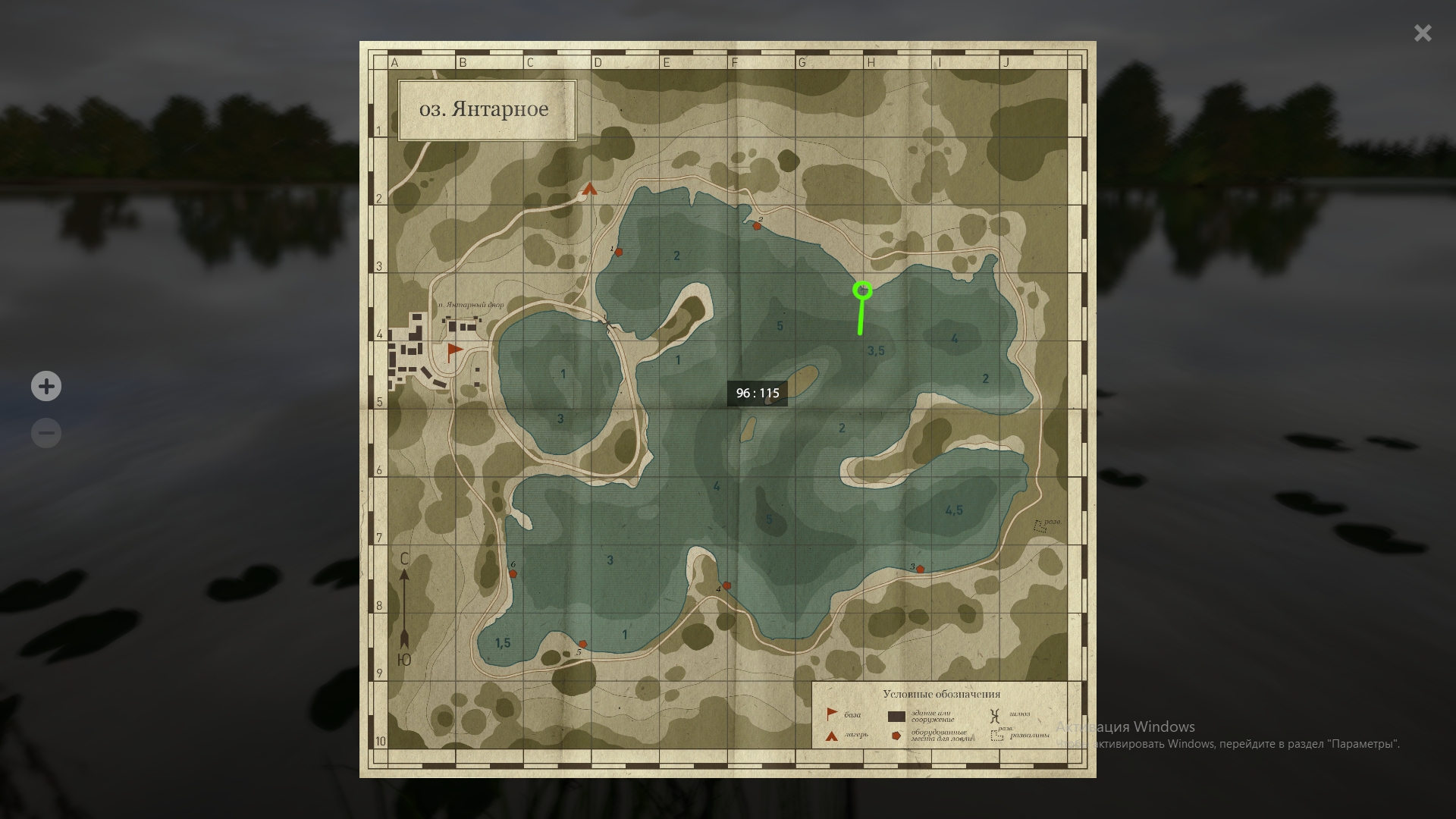Image resolution: width=1456 pixels, height=819 pixels.
Task: Select fishing spot marker 5 on south shore
Action: tap(583, 644)
